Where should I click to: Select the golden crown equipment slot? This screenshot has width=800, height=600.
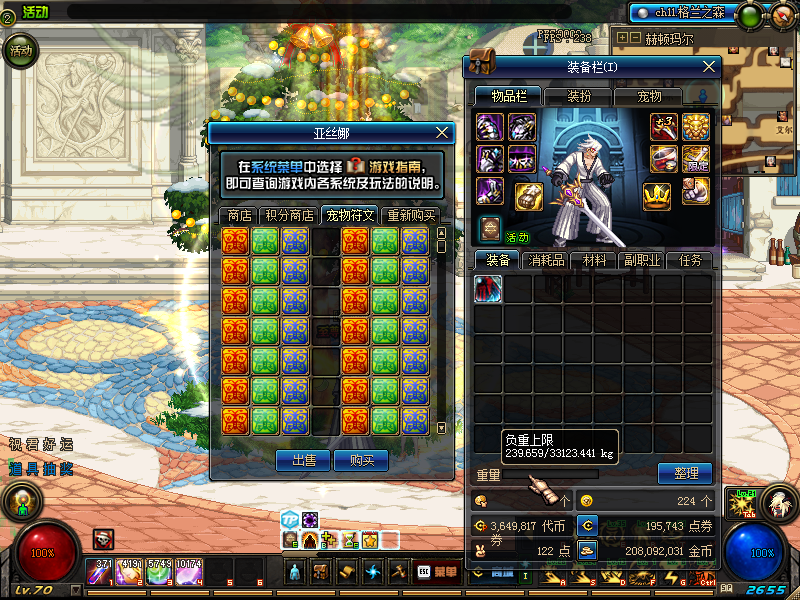(x=656, y=196)
